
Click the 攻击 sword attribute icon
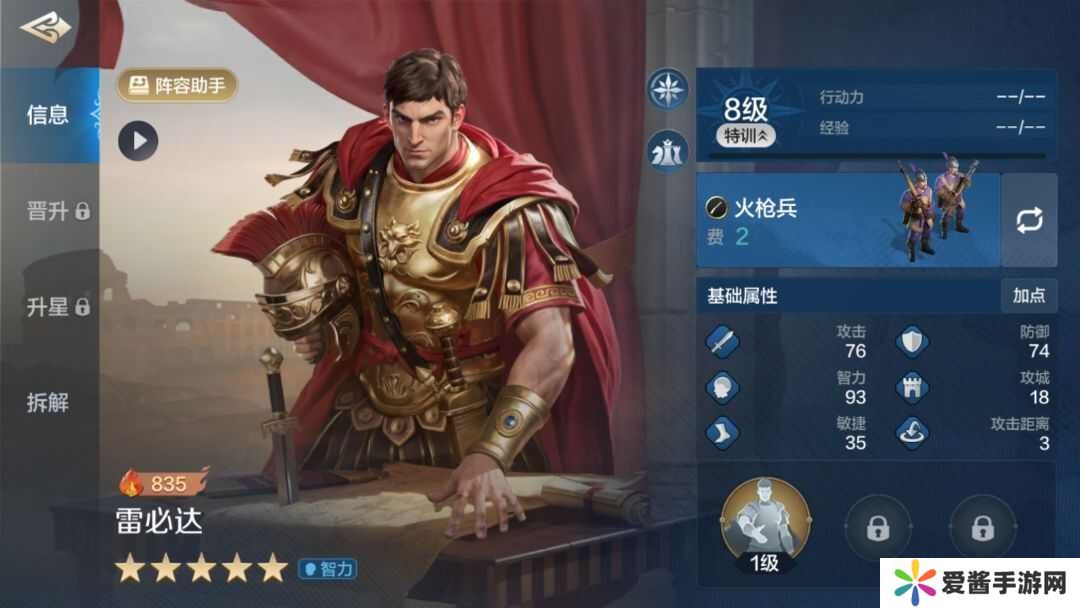pos(722,342)
